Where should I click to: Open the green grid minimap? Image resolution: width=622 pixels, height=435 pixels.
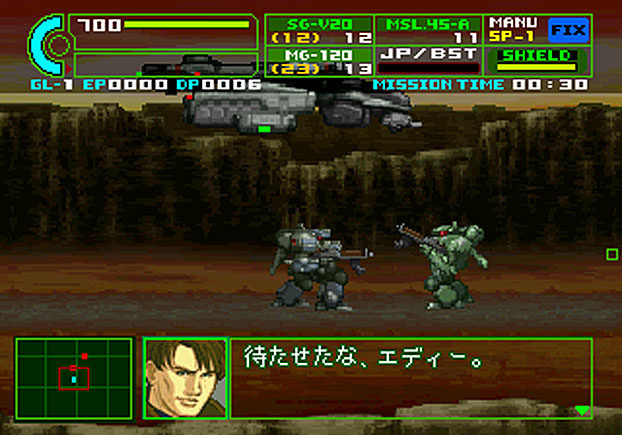[74, 377]
